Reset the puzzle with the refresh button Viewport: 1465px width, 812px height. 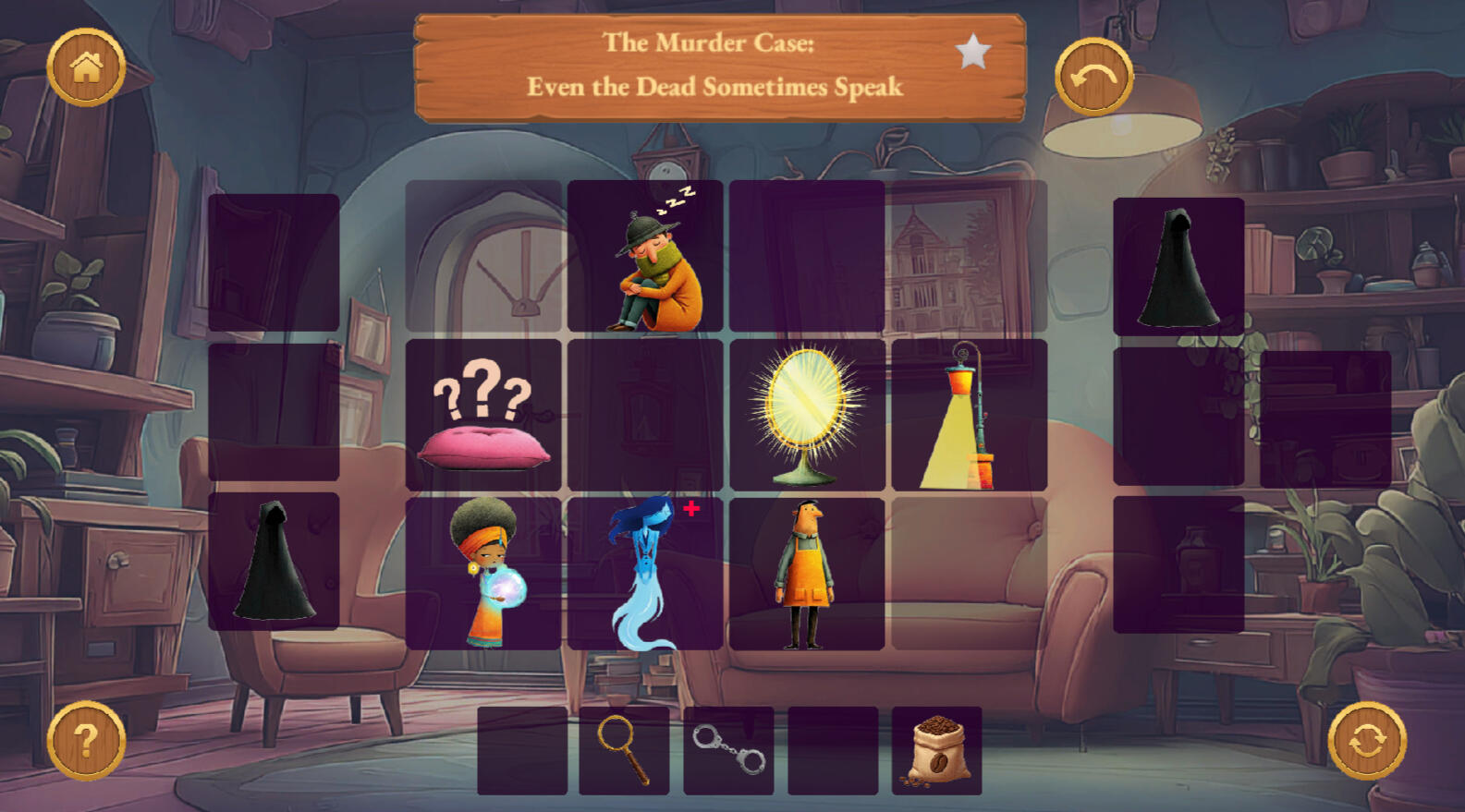coord(1367,740)
